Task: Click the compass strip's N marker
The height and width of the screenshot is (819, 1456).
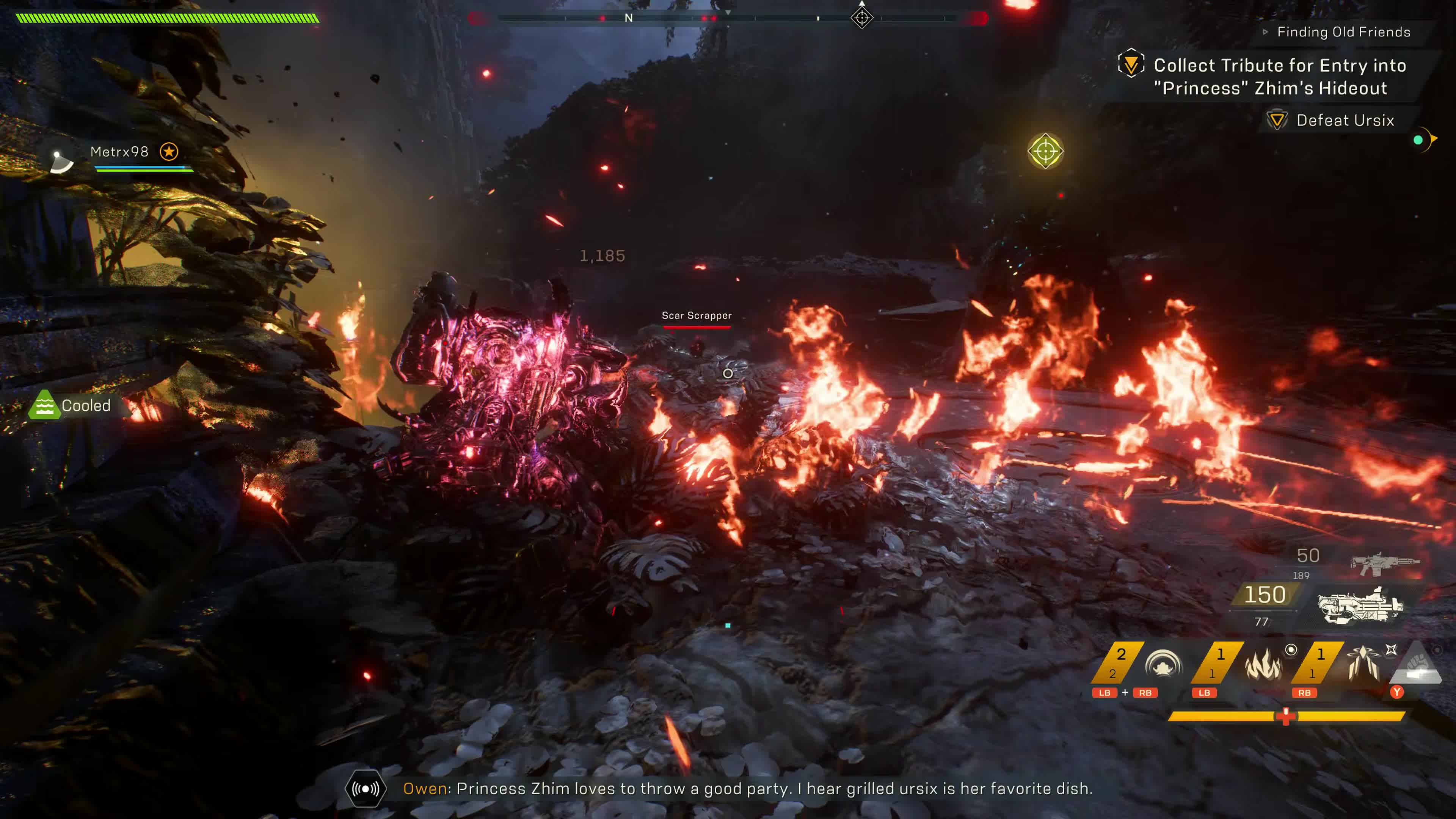Action: pyautogui.click(x=629, y=18)
